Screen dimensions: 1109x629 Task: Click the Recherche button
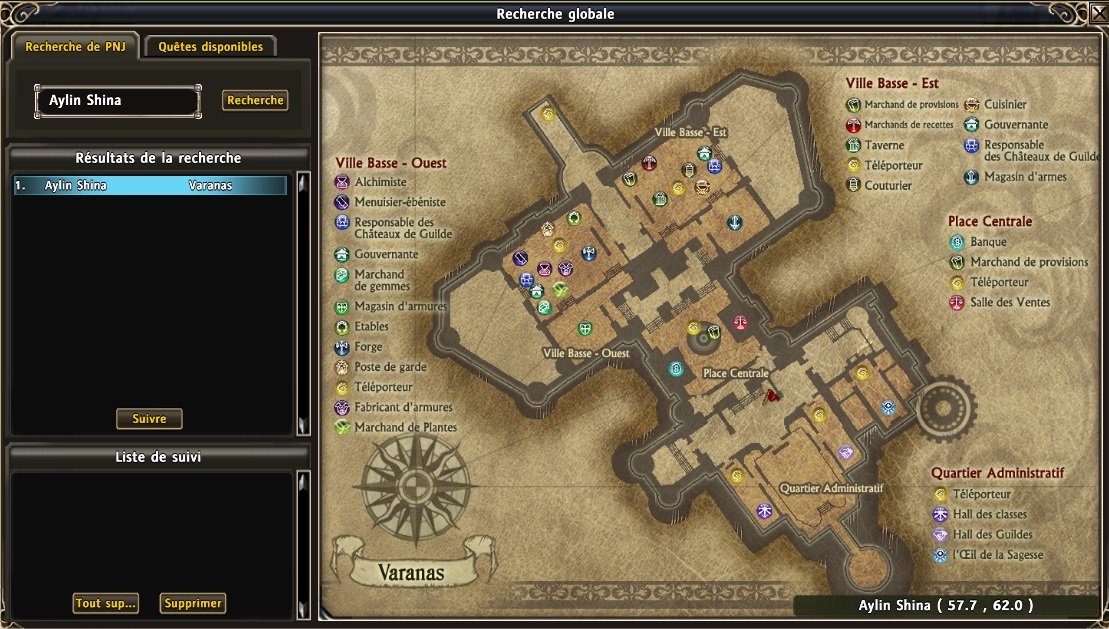(255, 100)
